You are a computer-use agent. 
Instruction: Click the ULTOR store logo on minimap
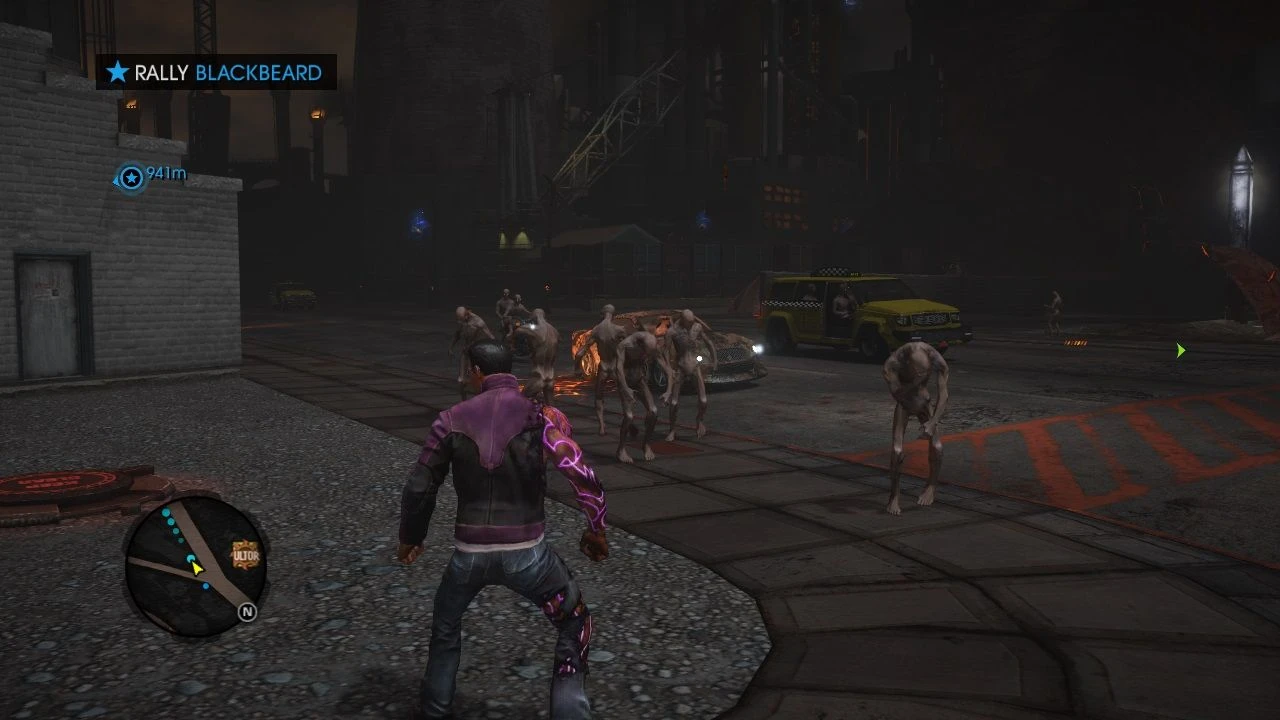[245, 554]
